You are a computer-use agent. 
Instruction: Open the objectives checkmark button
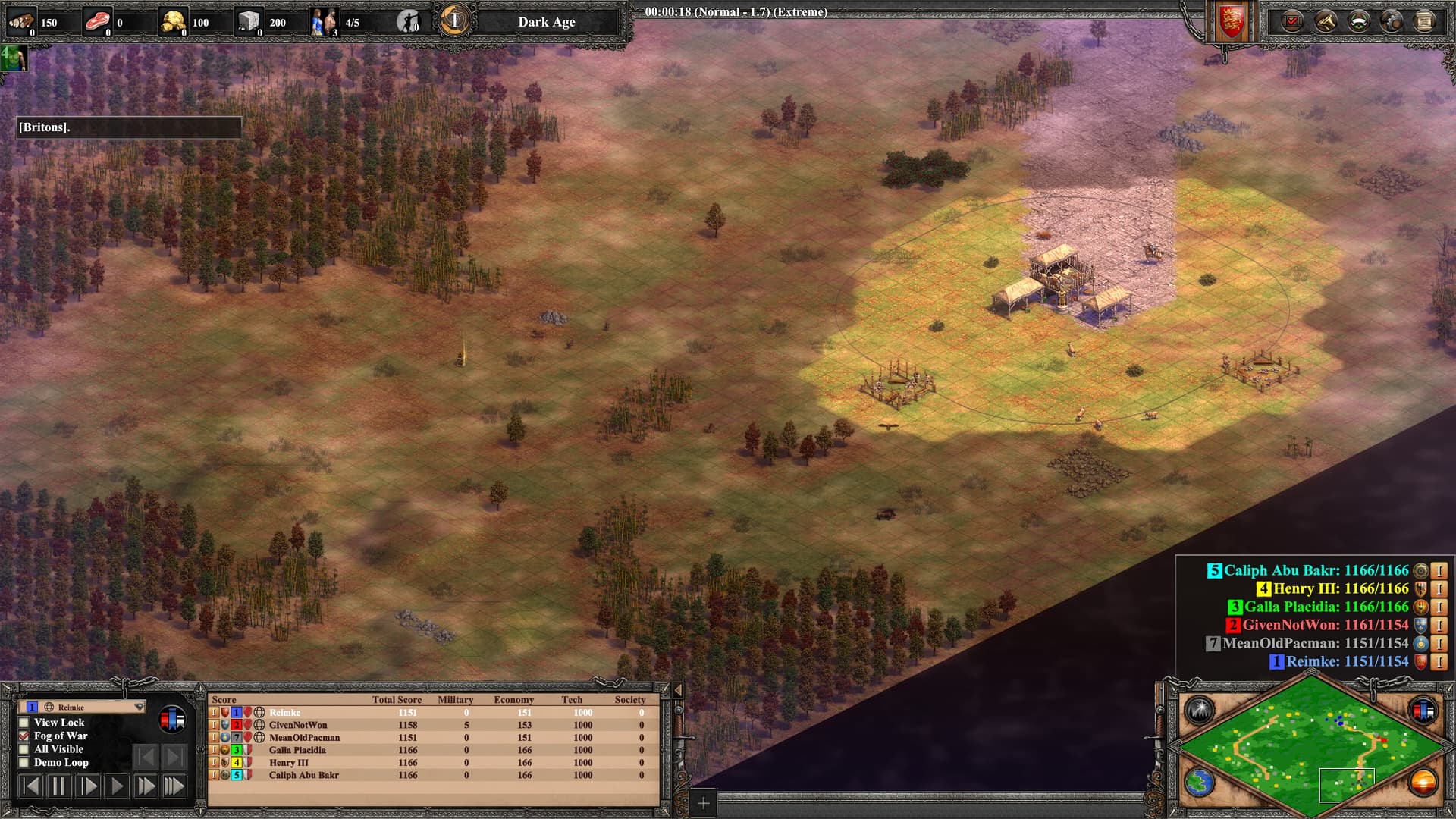point(1292,20)
